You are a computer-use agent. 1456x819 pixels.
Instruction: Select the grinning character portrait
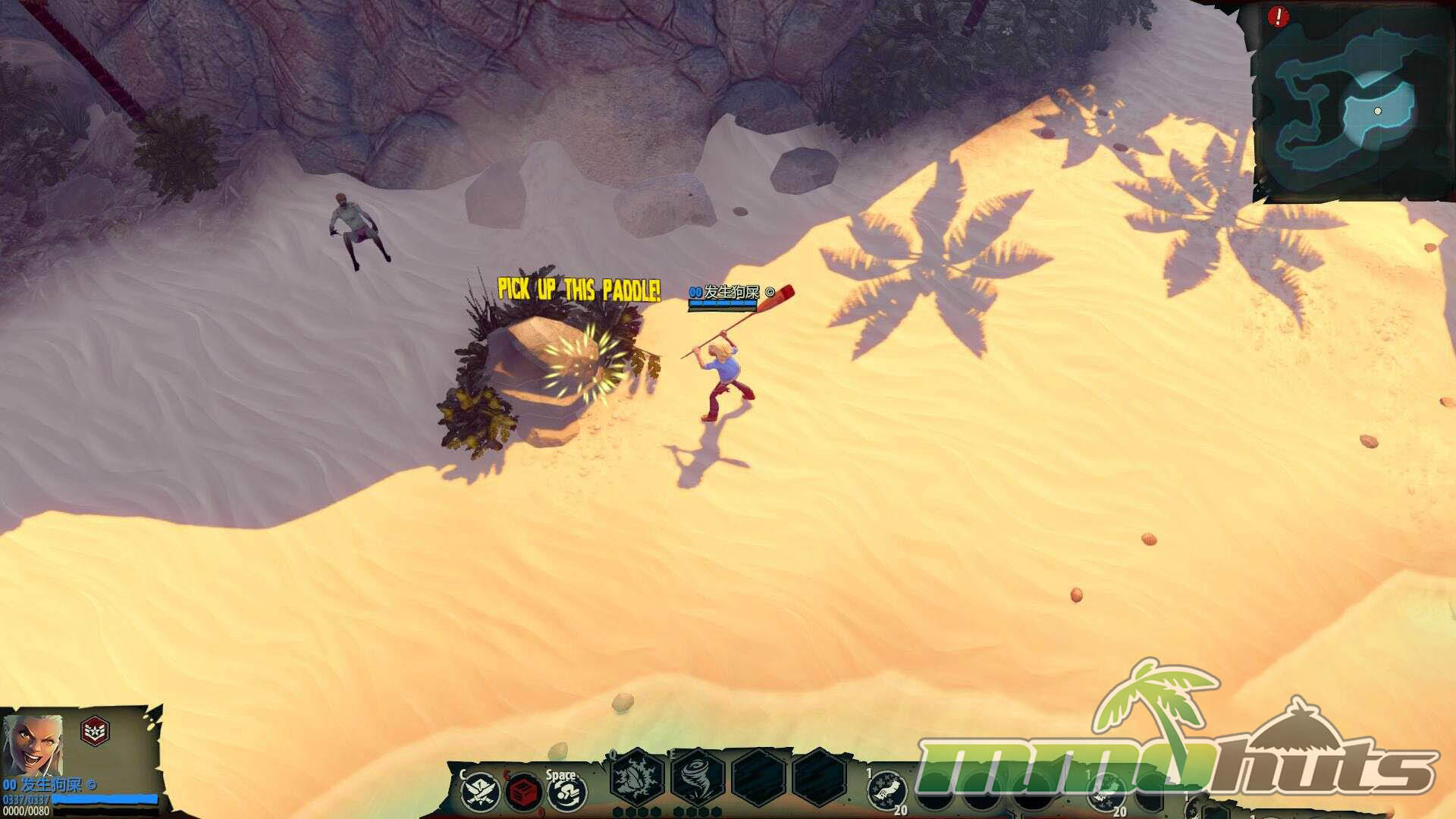click(x=32, y=742)
